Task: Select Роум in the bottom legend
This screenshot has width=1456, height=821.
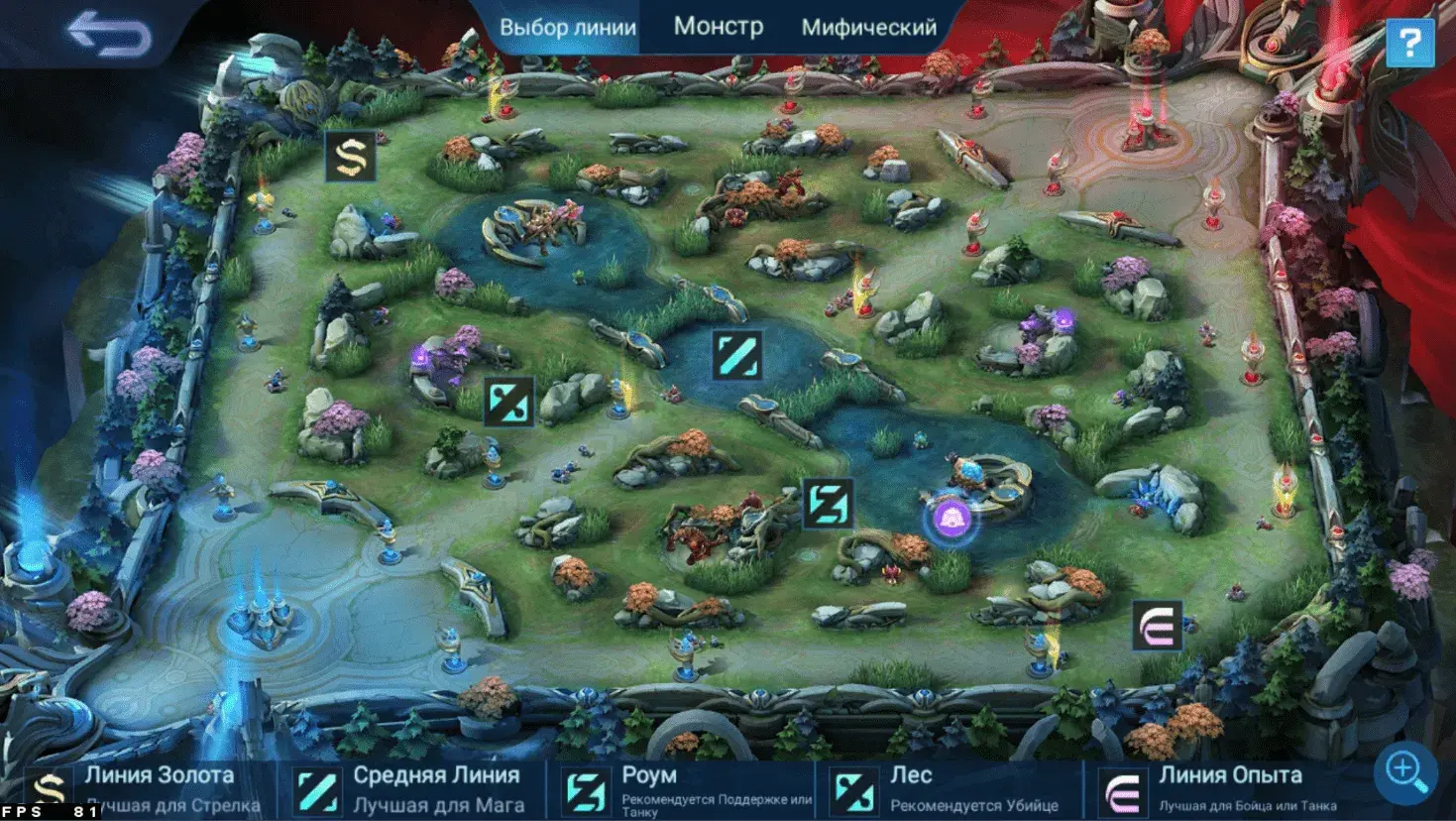Action: point(684,789)
